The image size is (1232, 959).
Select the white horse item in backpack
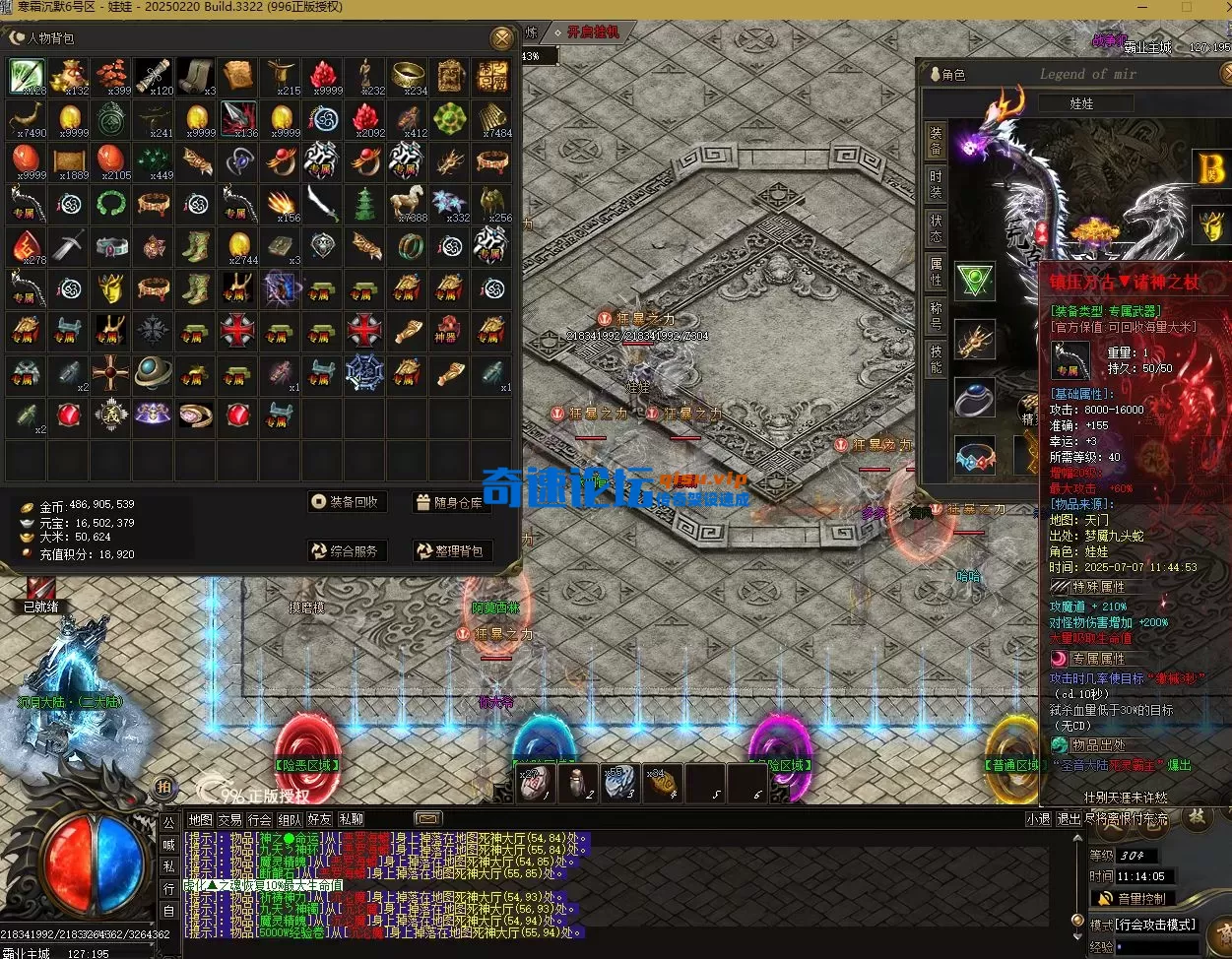(407, 204)
